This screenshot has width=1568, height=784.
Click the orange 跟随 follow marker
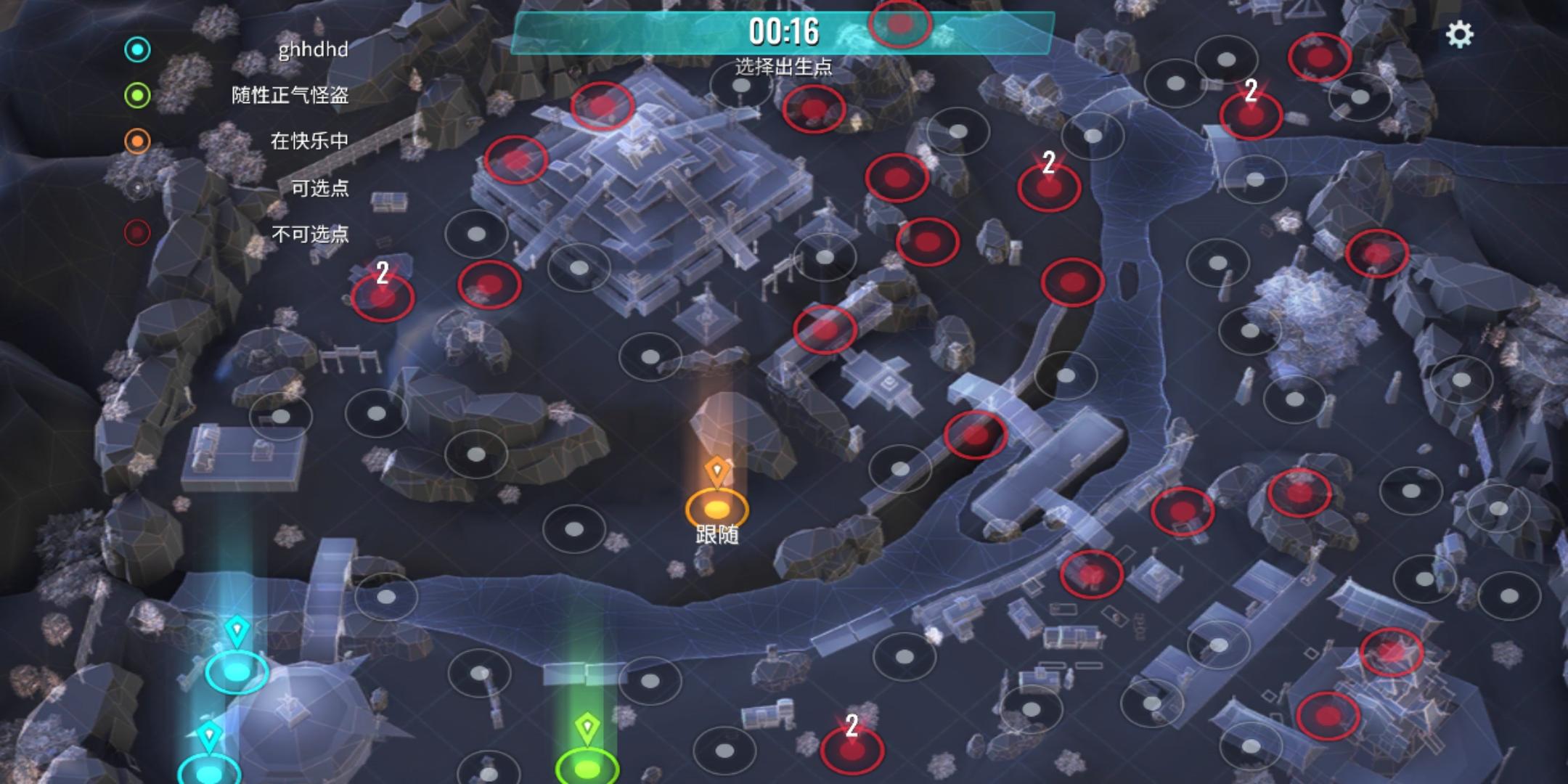[716, 508]
